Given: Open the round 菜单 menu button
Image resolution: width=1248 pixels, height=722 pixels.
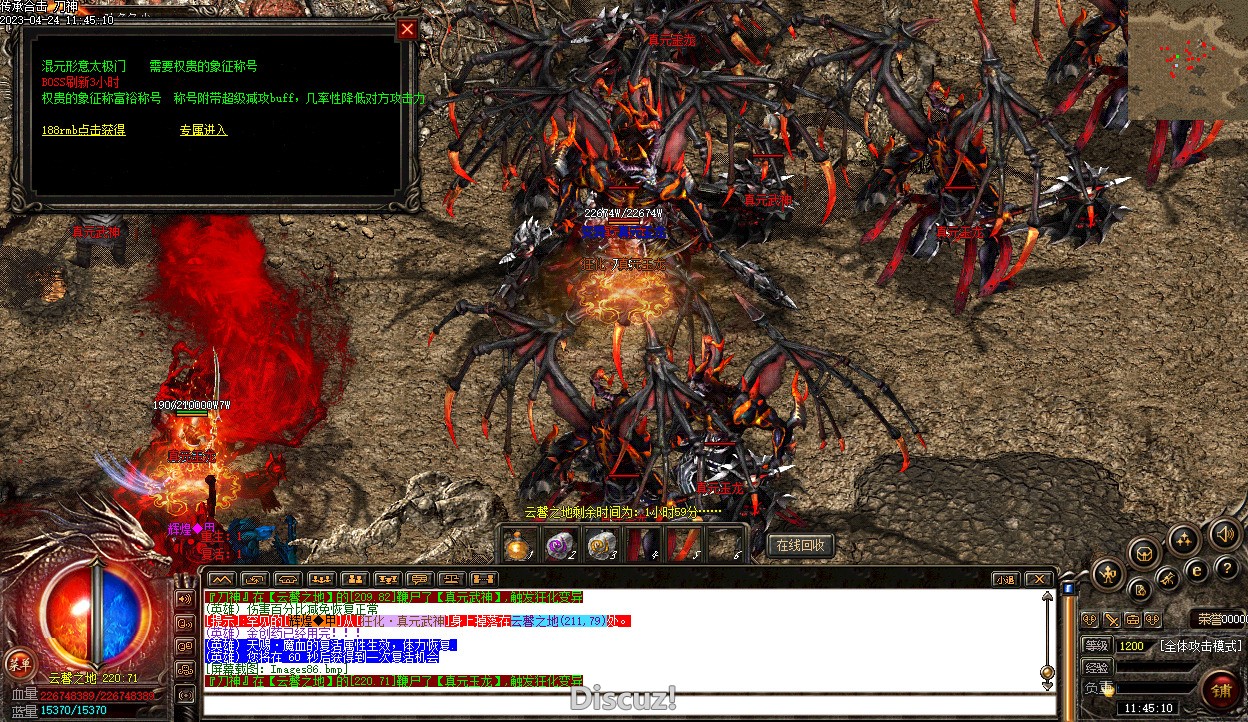Looking at the screenshot, I should (19, 661).
